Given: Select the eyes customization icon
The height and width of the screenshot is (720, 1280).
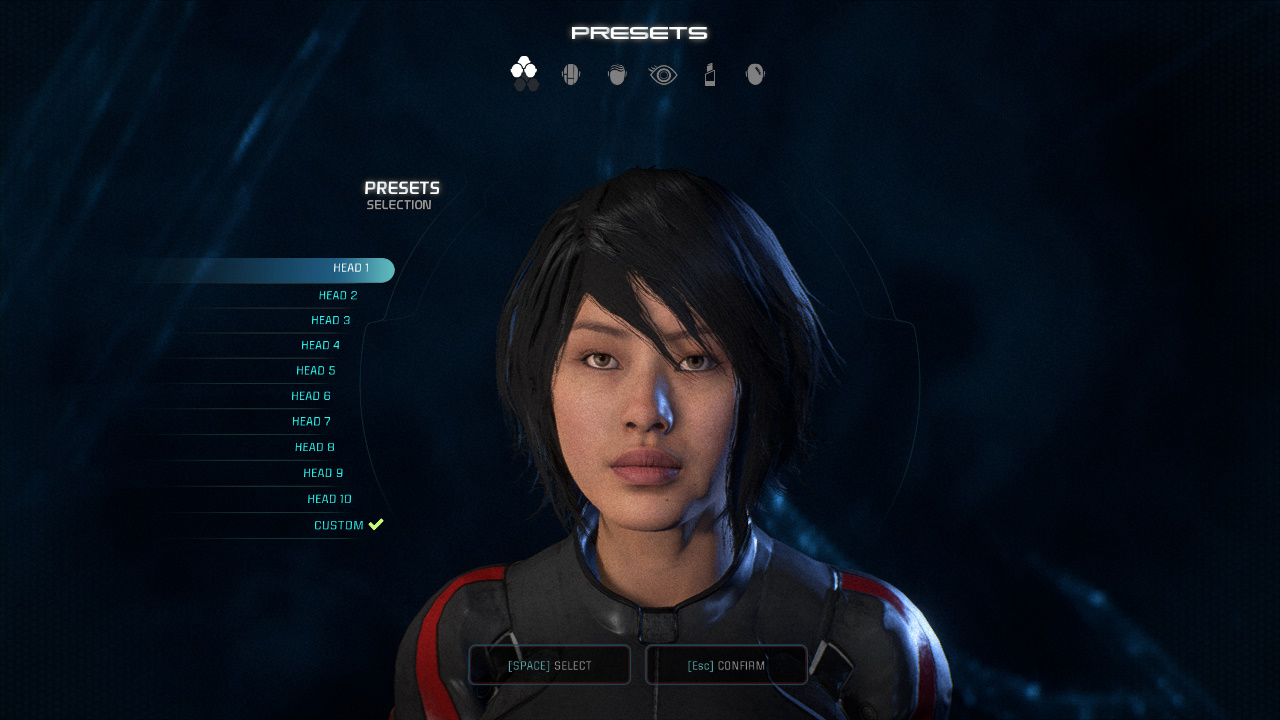Looking at the screenshot, I should tap(662, 72).
